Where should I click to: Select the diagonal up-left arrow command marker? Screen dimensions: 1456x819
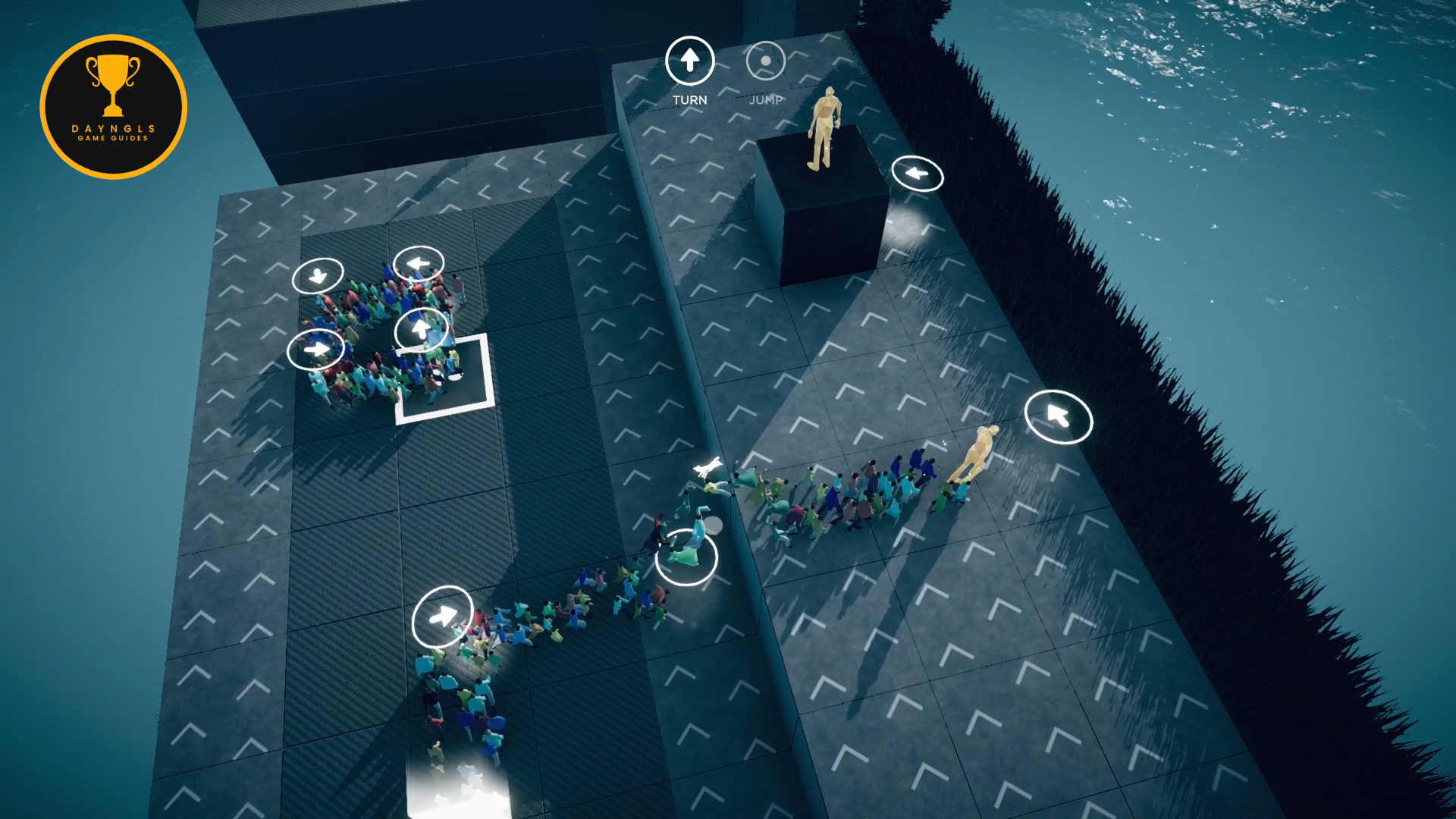click(1058, 416)
